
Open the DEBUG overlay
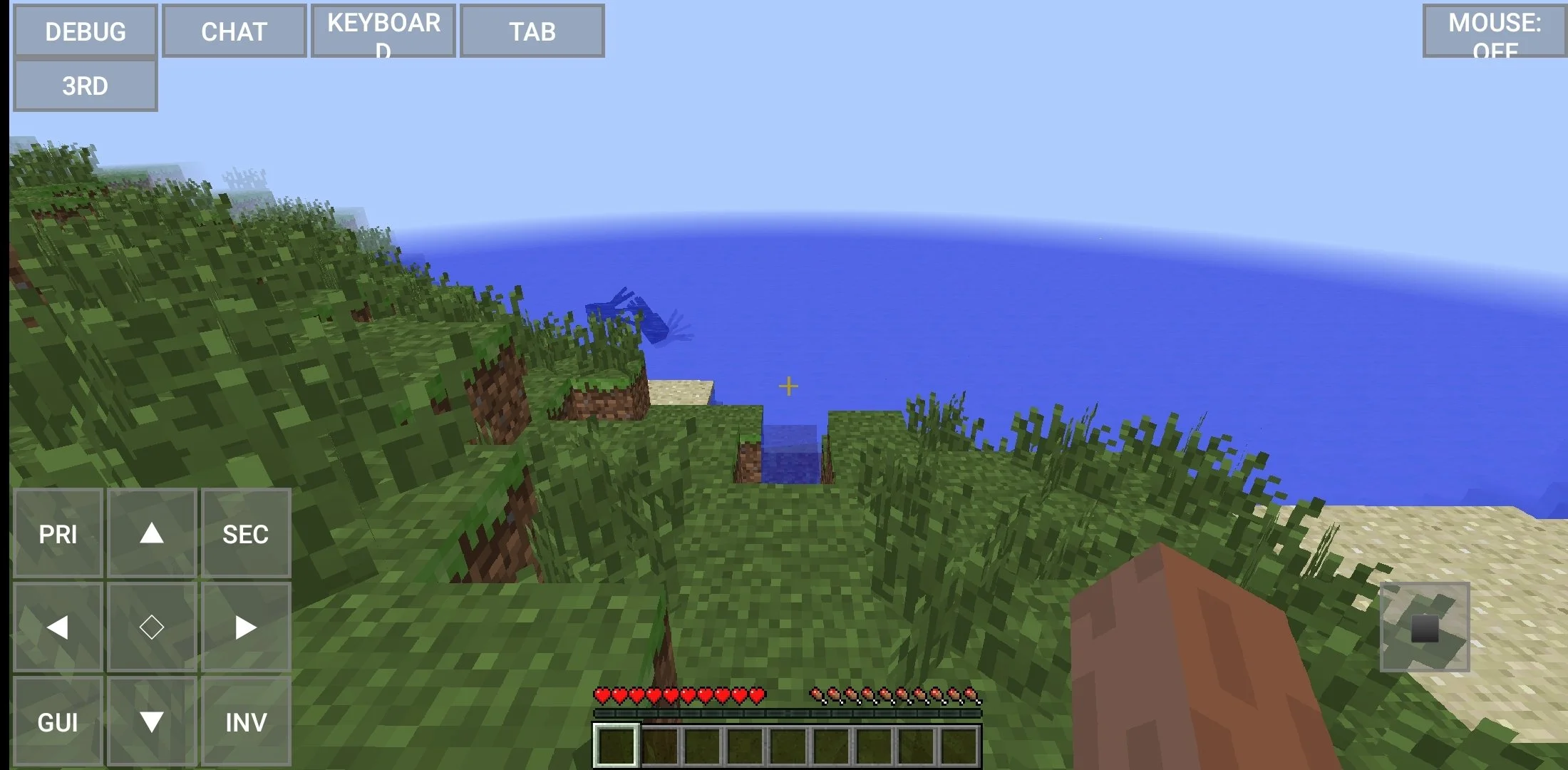[85, 31]
